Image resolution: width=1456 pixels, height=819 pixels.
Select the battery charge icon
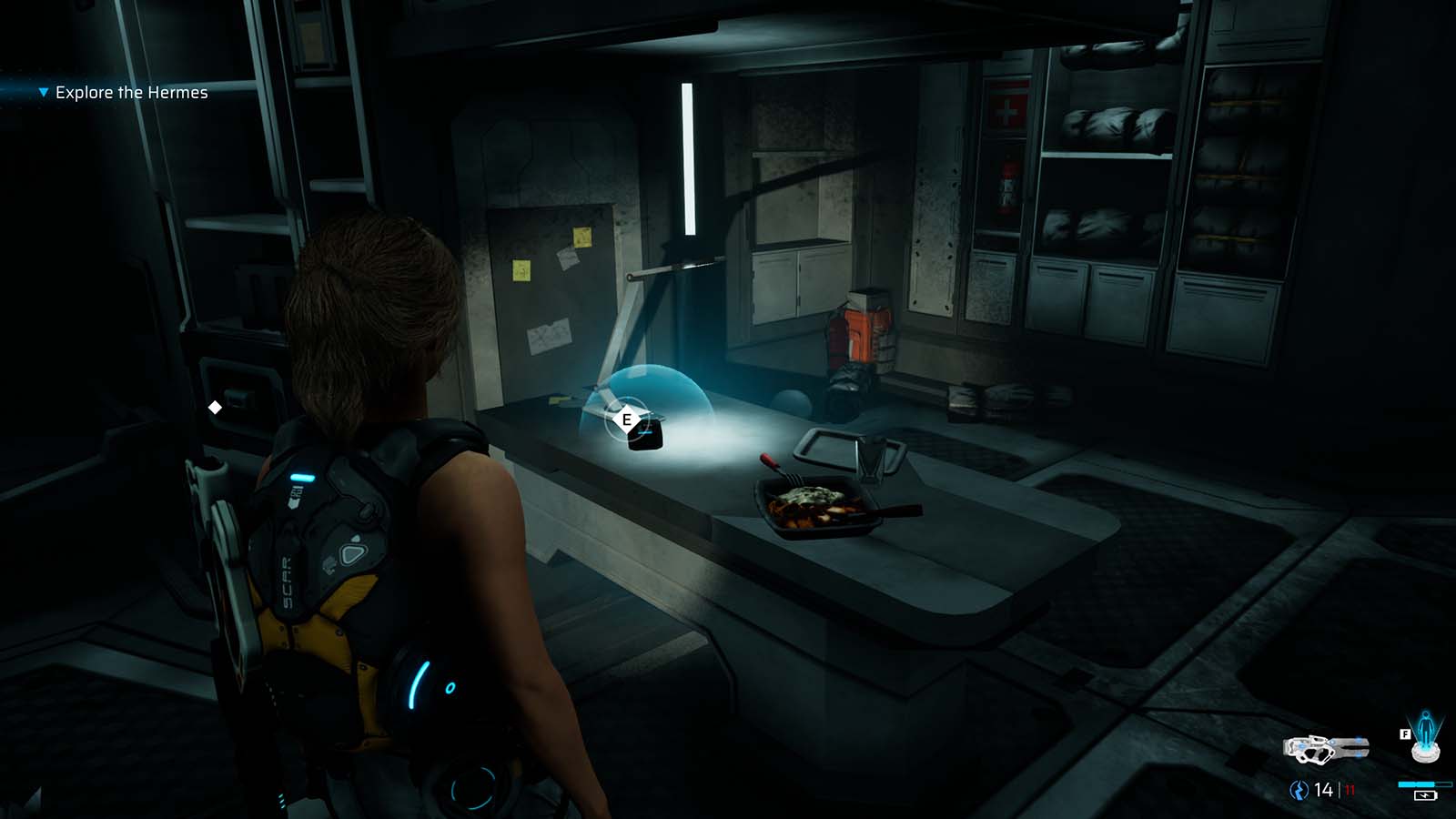point(1425,797)
